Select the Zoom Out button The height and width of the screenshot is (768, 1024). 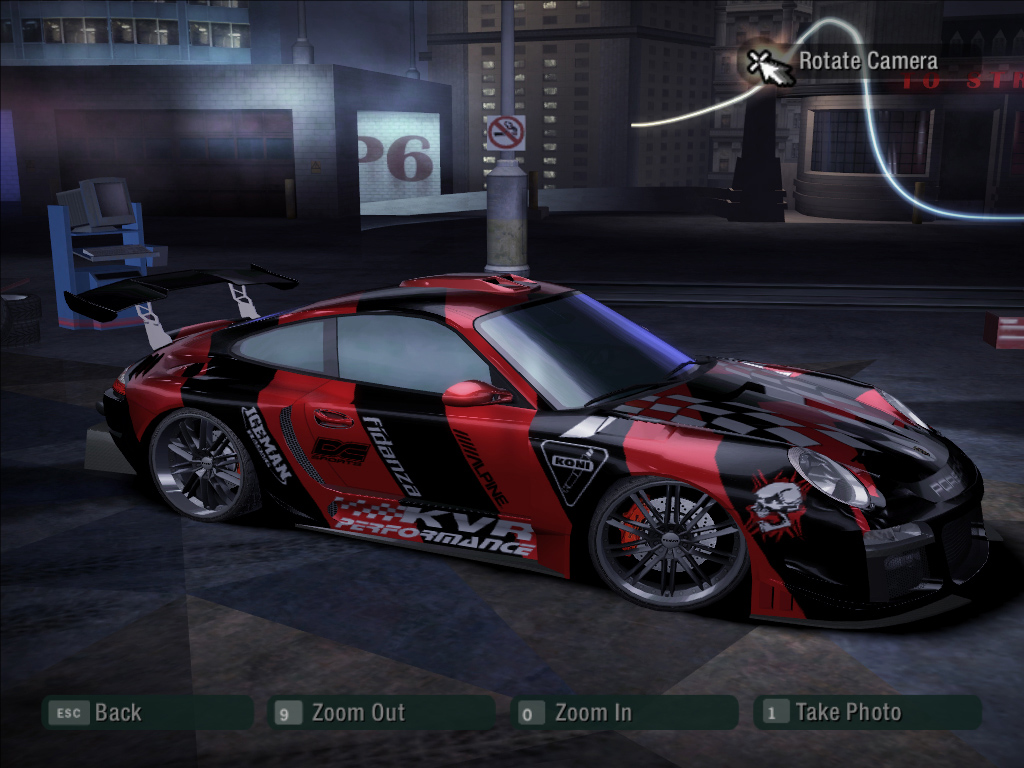point(382,713)
